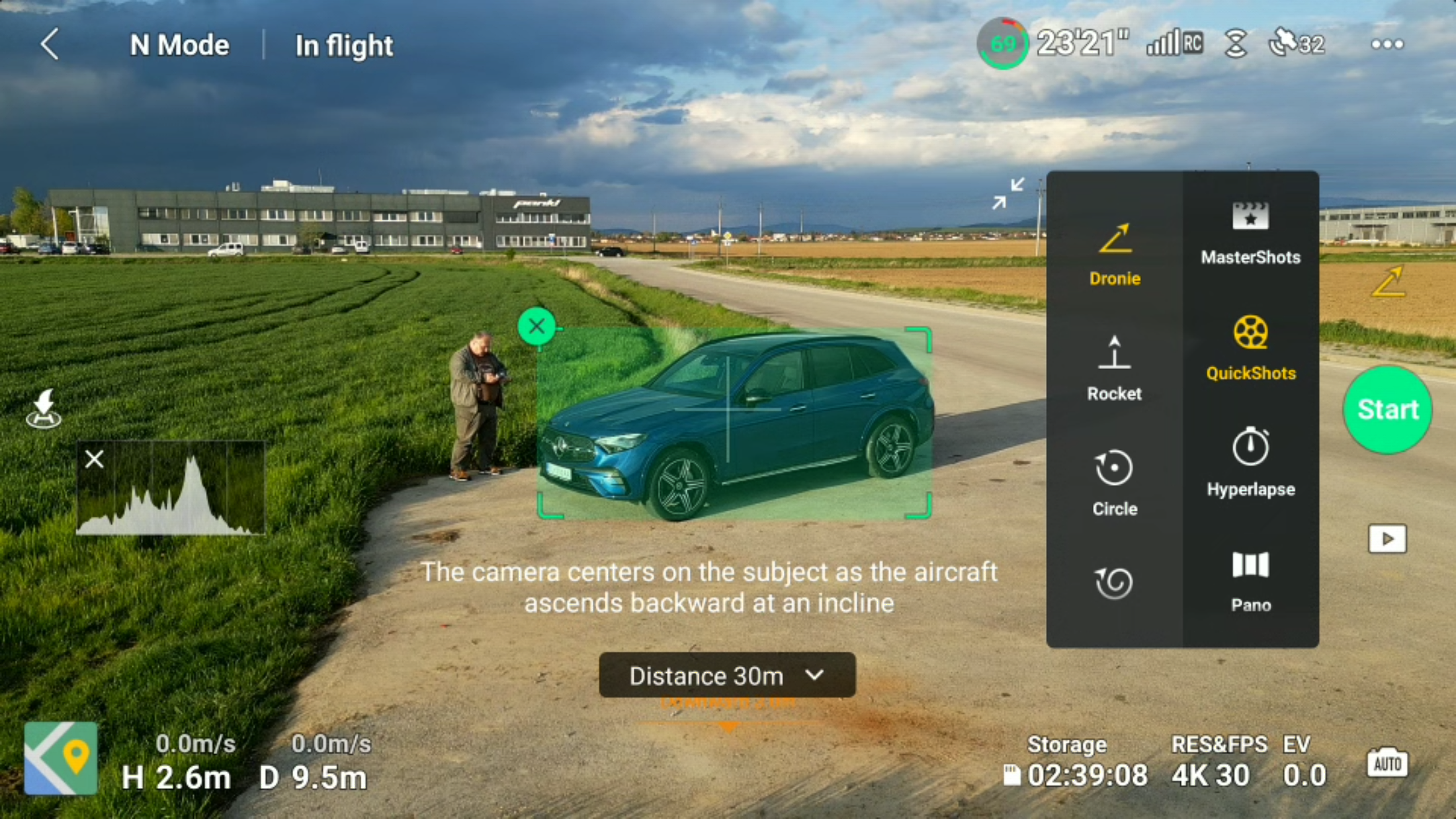
Task: Open the playback gallery
Action: 1387,539
